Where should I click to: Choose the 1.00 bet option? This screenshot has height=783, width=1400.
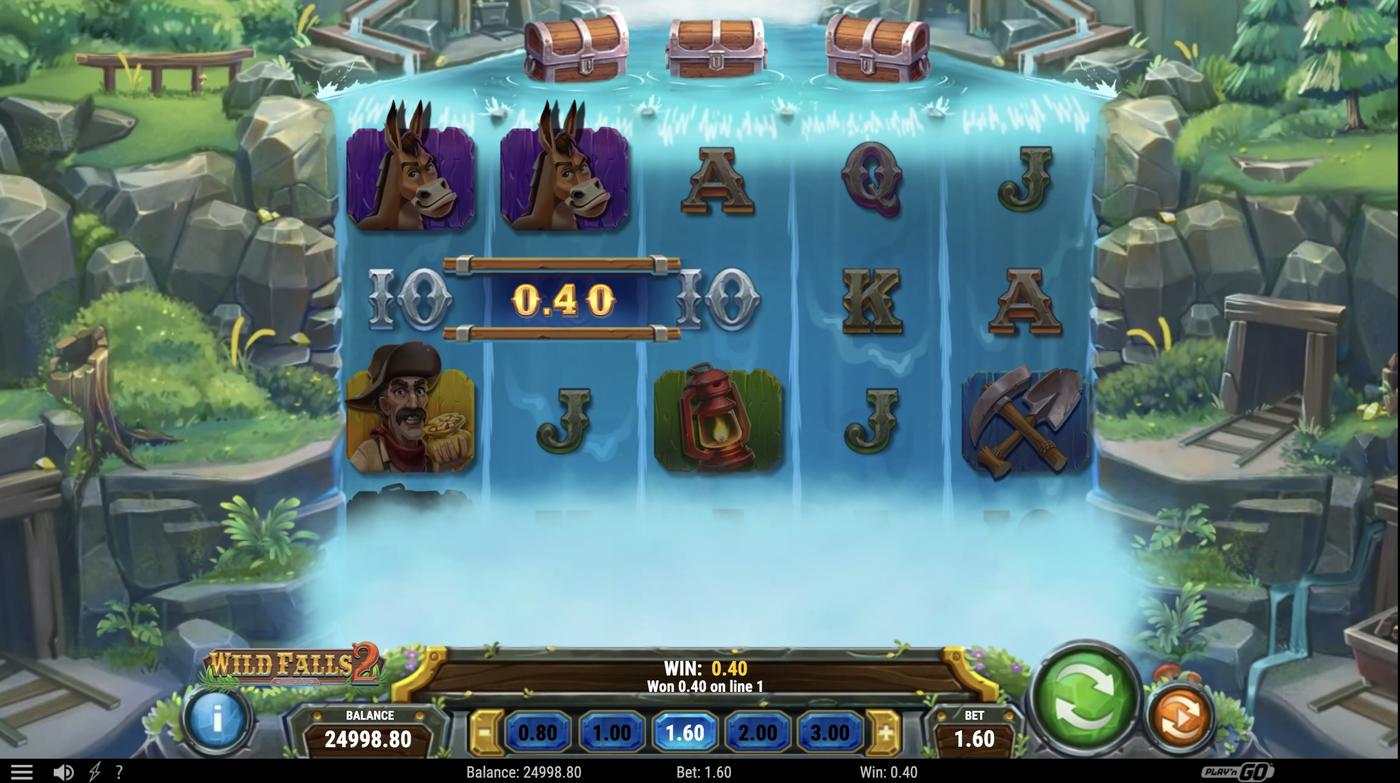pyautogui.click(x=610, y=731)
